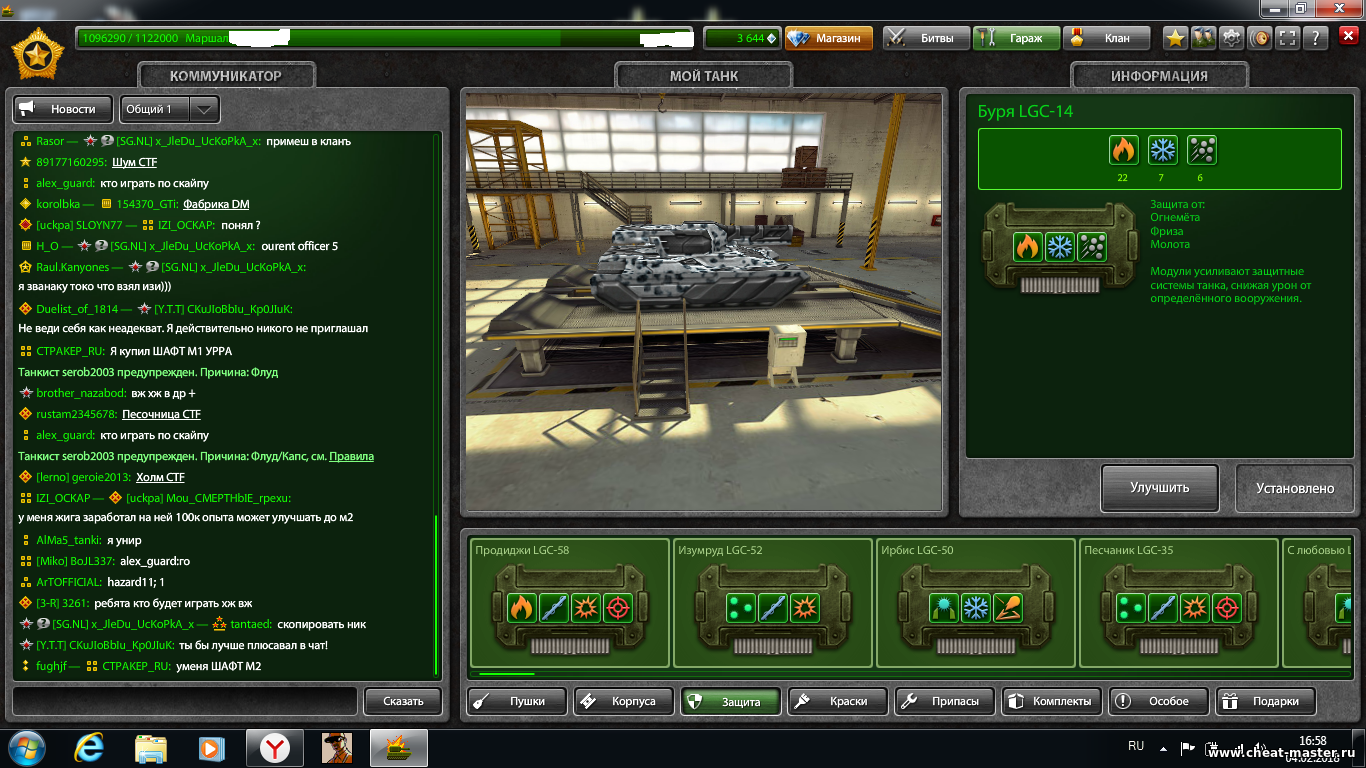Click the Новости news button
The width and height of the screenshot is (1366, 768).
(62, 109)
